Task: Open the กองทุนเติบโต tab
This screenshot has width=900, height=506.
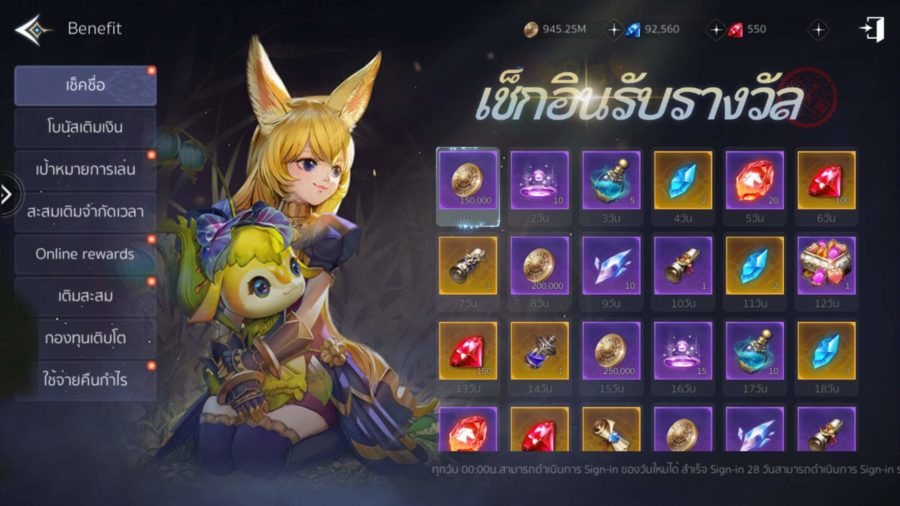Action: 85,338
